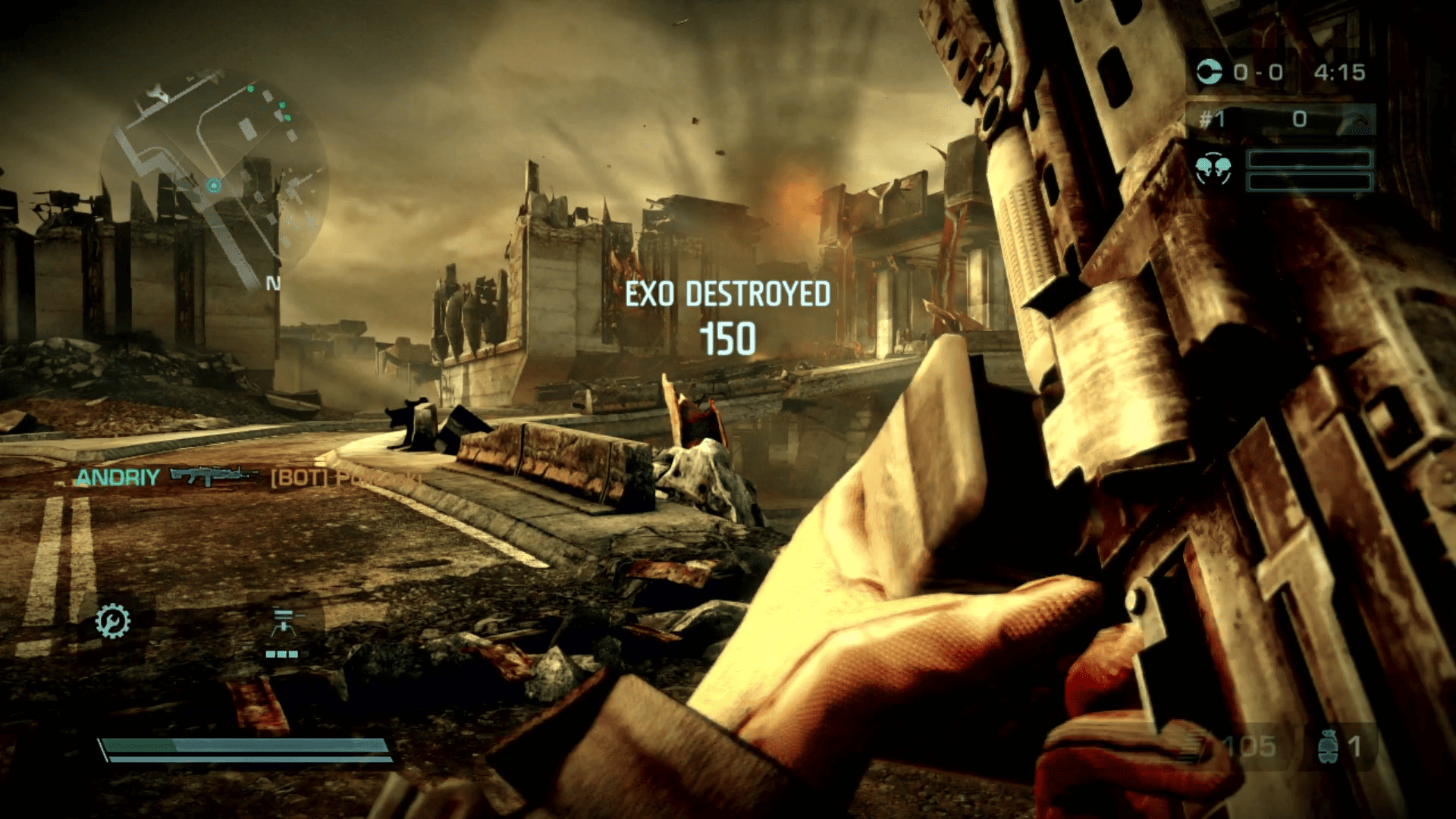Click the round team score emblem
Screen dimensions: 1456x819
(x=1209, y=72)
